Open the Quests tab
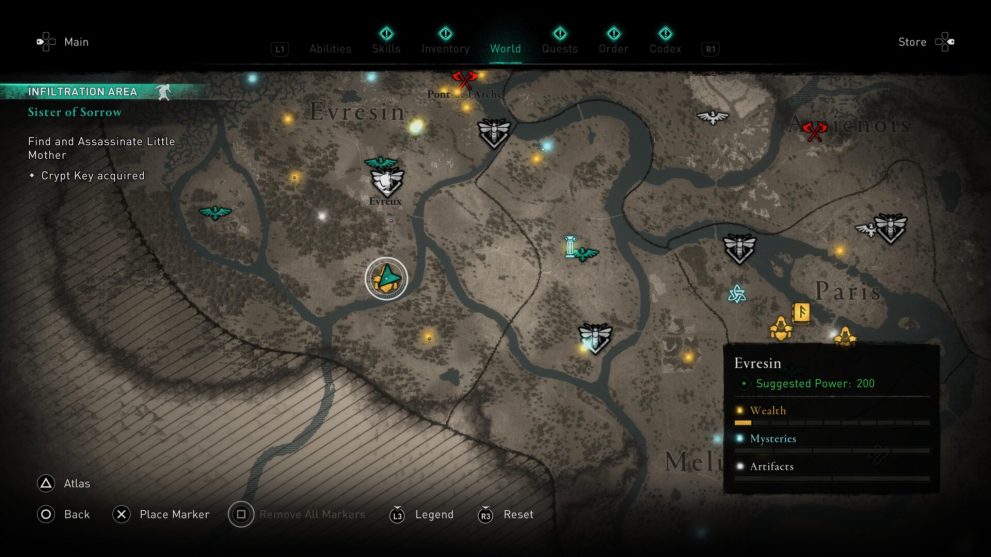991x557 pixels. pos(560,48)
